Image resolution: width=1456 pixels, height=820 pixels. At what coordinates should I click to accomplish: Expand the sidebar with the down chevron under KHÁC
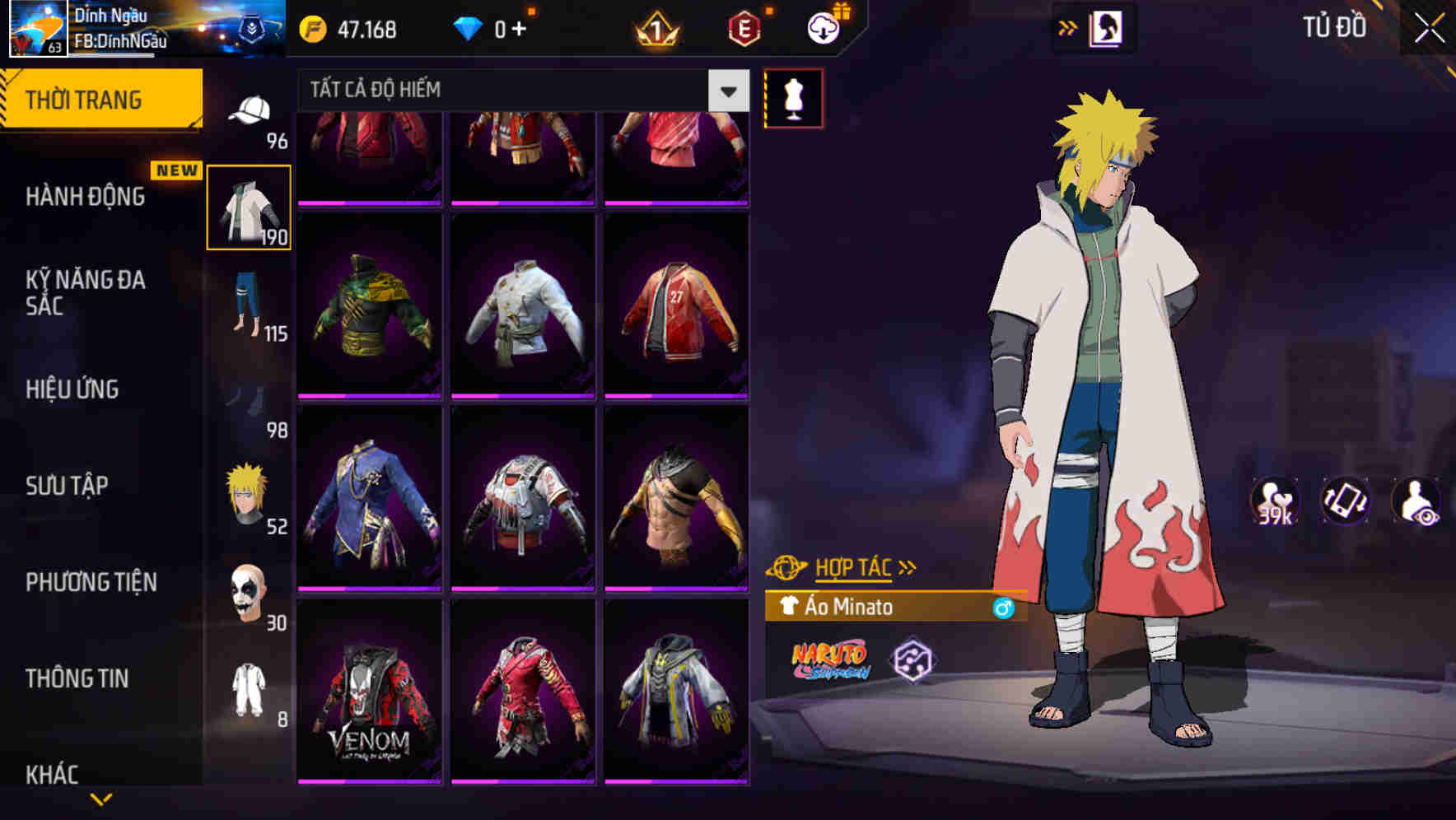pos(100,798)
